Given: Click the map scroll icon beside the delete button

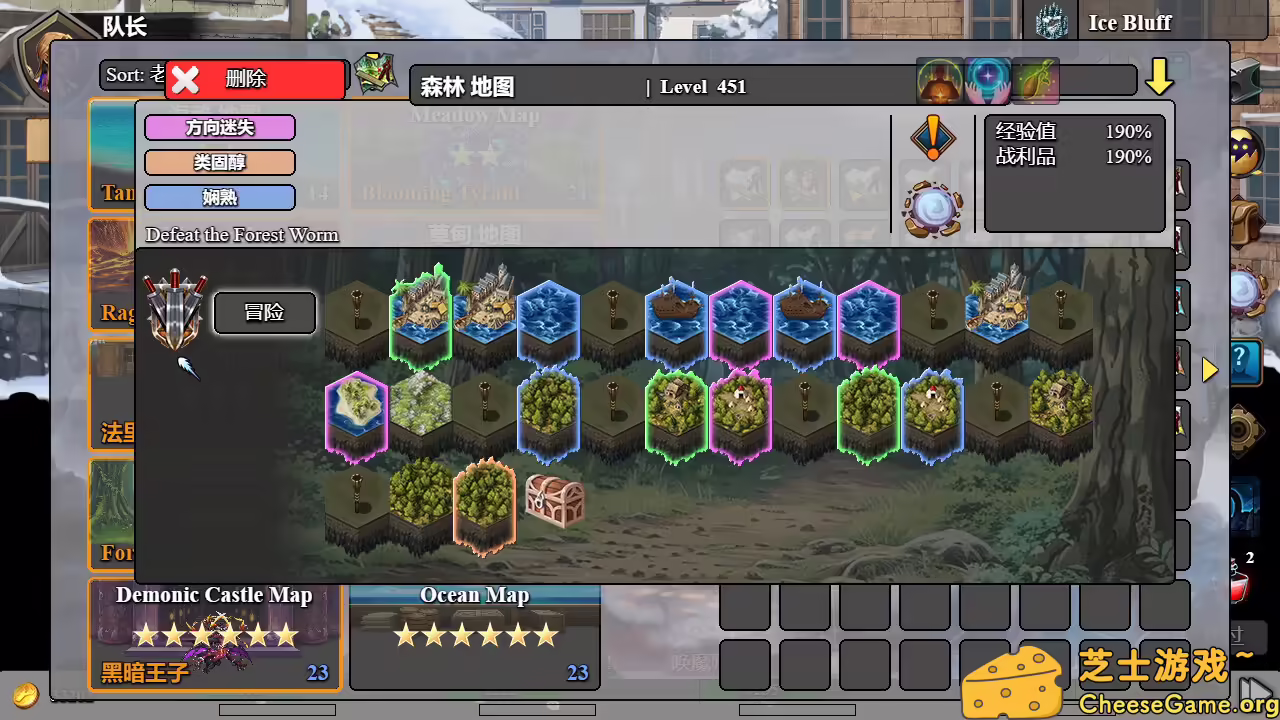Looking at the screenshot, I should click(x=377, y=73).
